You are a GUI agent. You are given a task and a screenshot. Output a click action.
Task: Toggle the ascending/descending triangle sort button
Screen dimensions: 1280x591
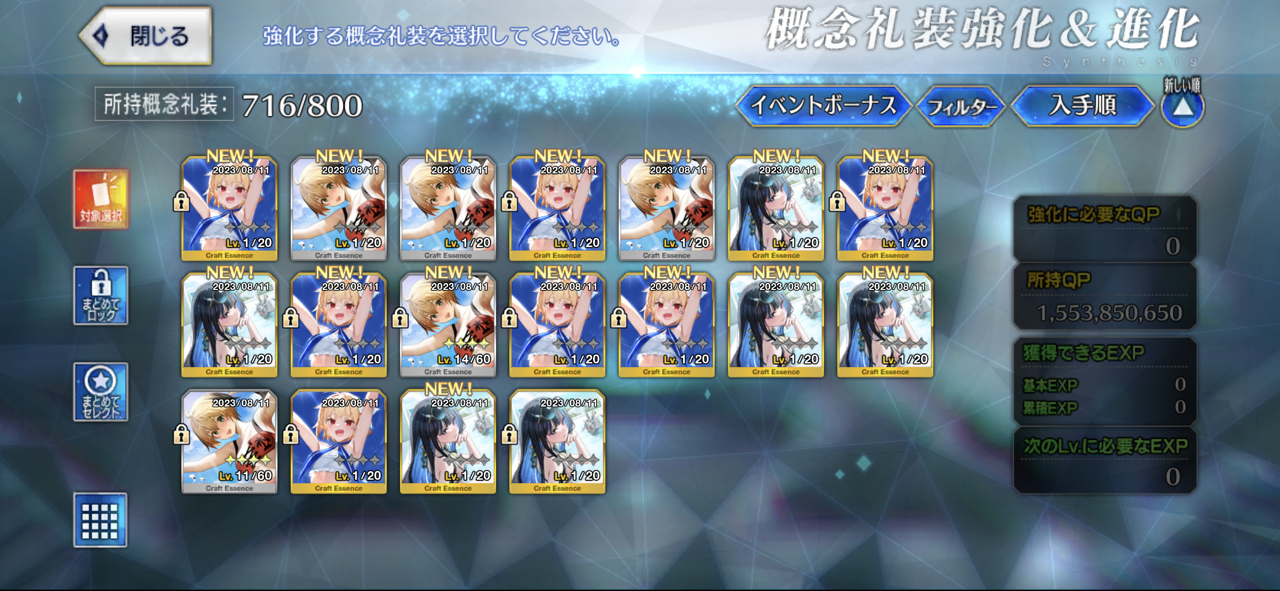click(1182, 107)
